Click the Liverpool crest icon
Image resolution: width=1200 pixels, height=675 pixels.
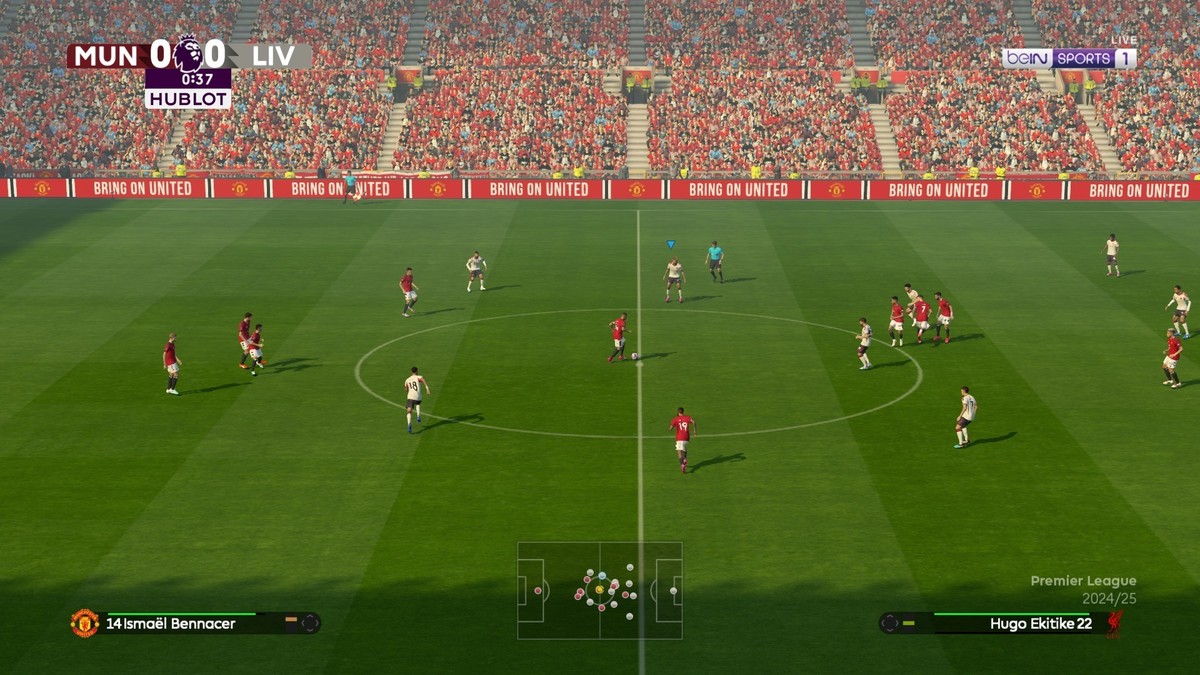tap(1114, 623)
